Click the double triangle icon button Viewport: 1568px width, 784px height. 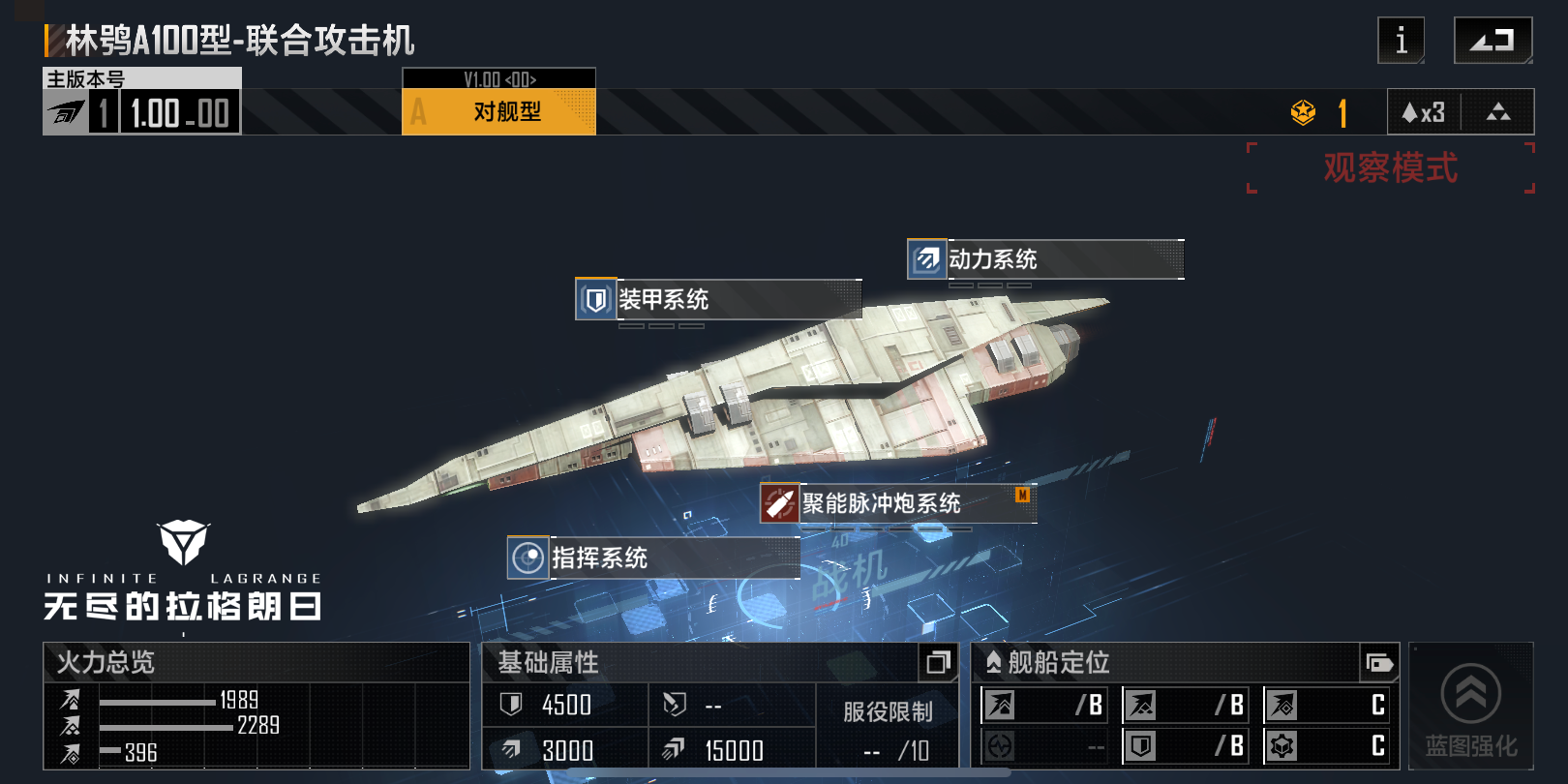(1497, 112)
